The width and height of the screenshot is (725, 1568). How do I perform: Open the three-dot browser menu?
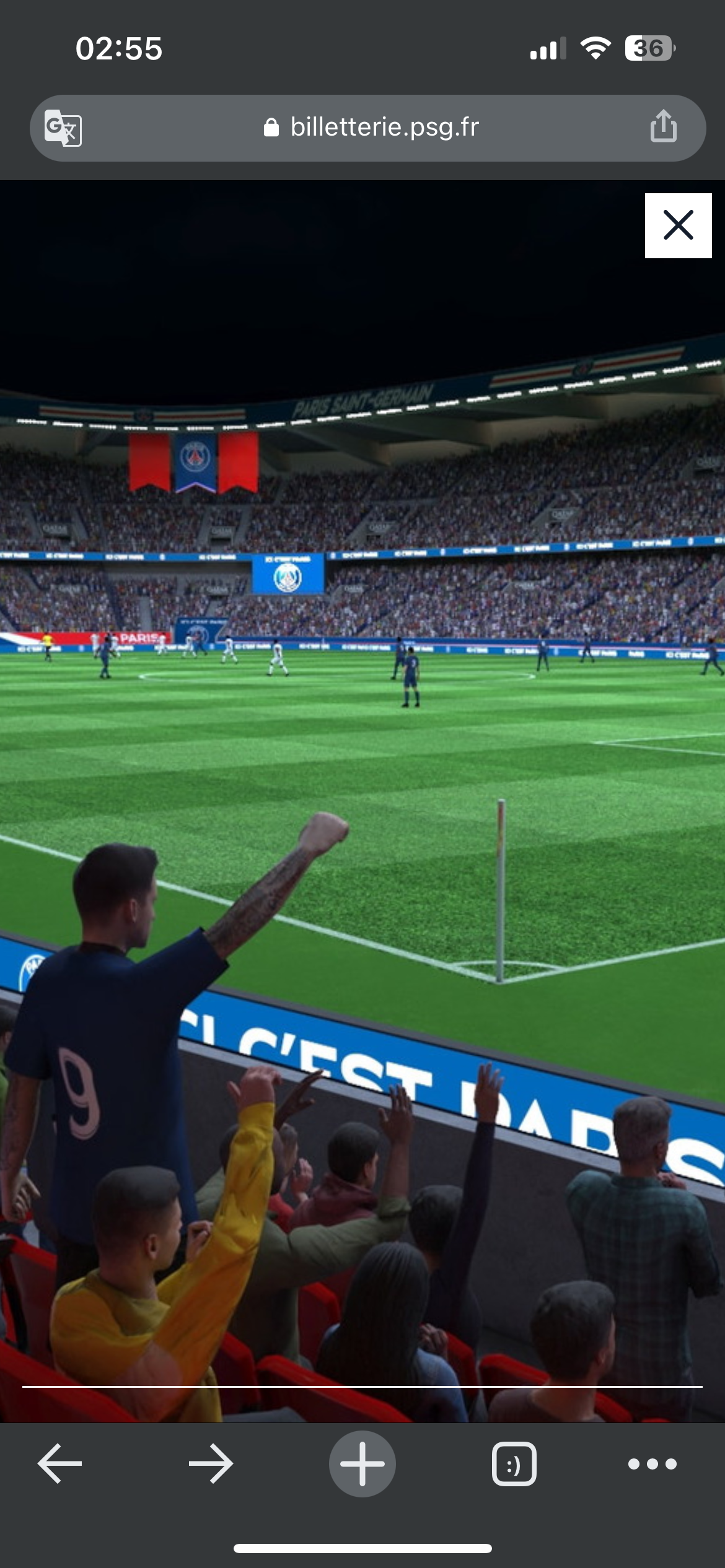coord(652,1464)
